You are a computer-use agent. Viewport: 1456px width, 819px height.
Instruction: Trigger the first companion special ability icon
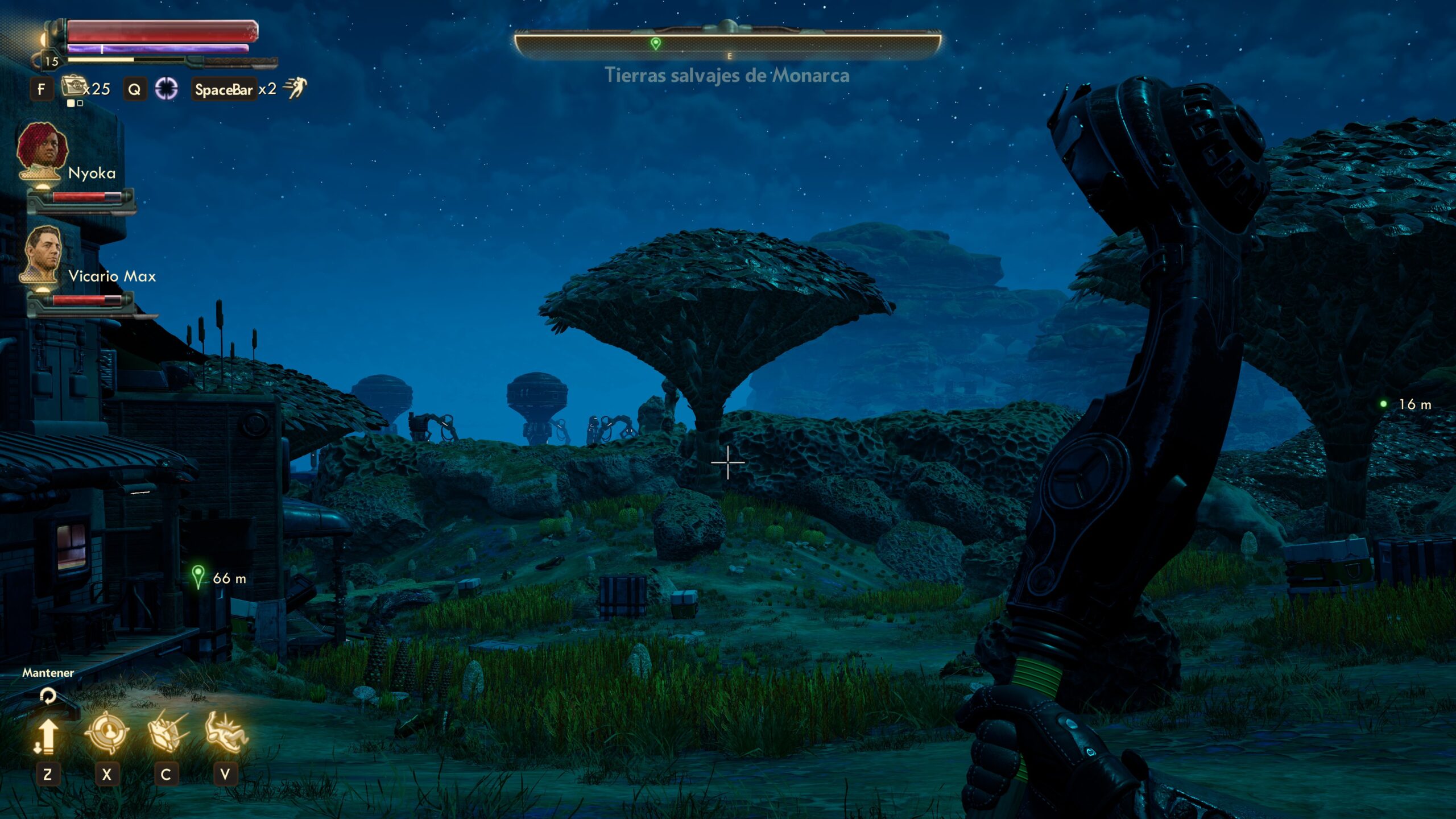167,733
